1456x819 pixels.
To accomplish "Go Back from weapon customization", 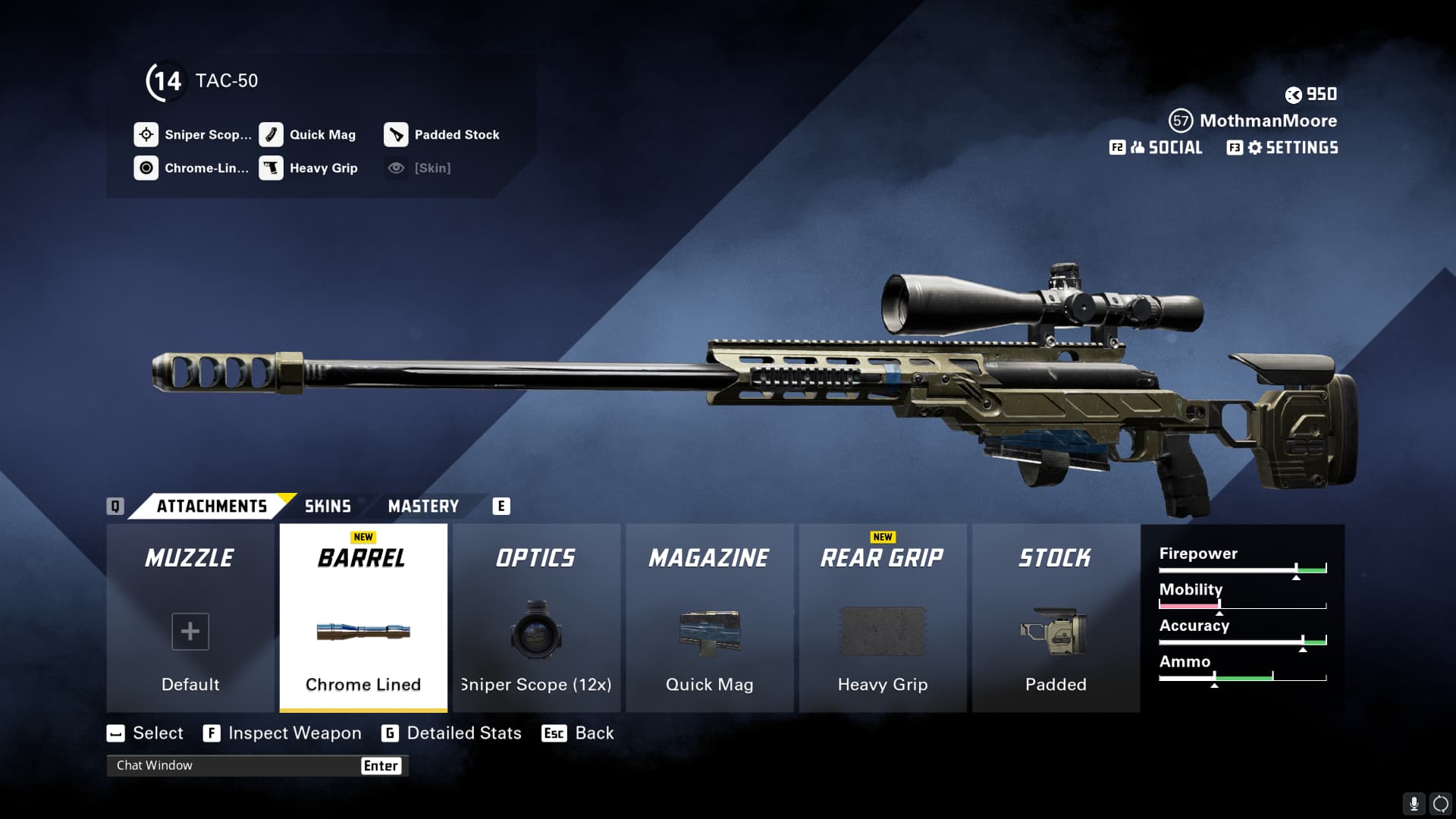I will tap(594, 733).
